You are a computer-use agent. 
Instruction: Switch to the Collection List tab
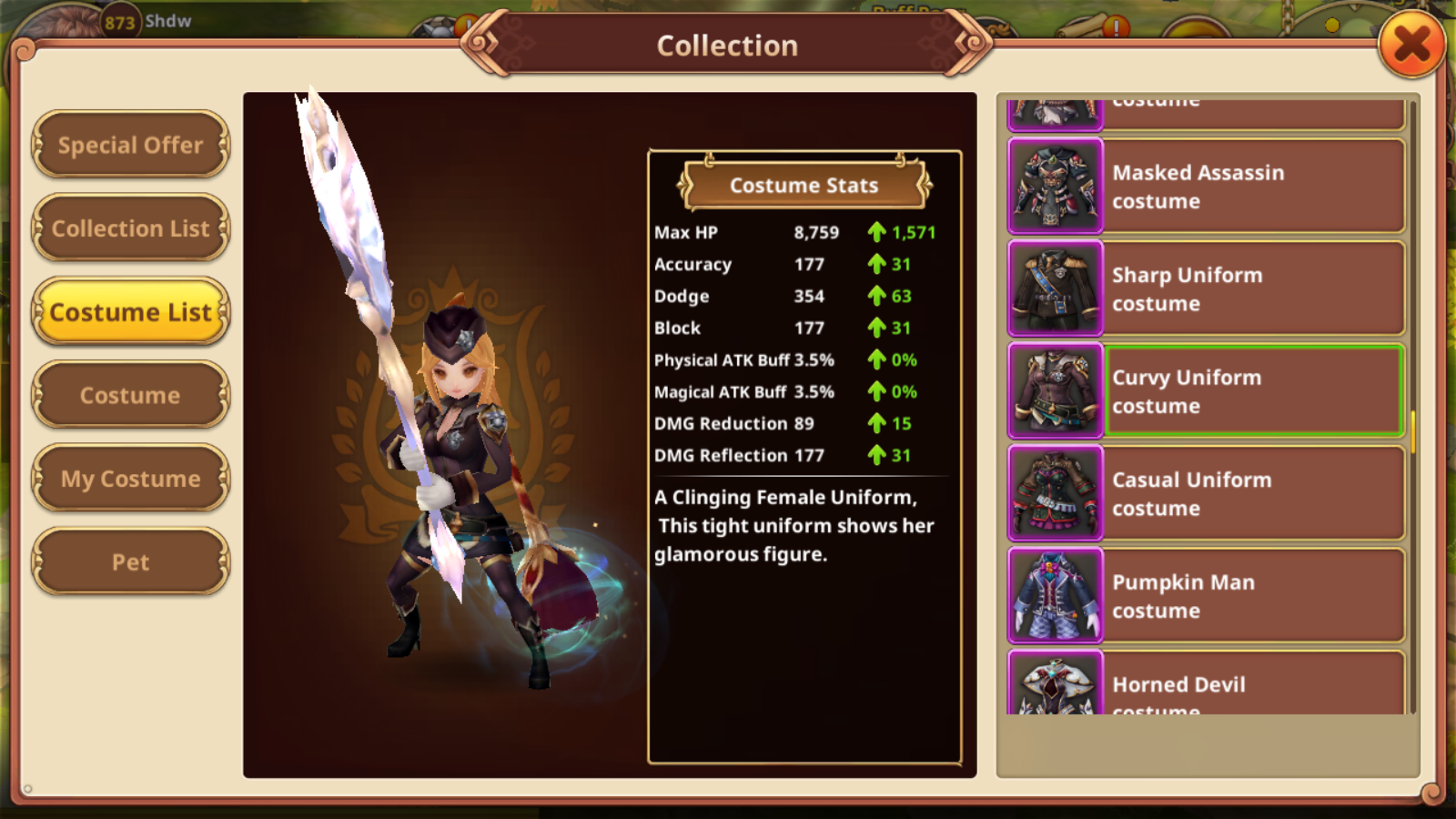[130, 228]
